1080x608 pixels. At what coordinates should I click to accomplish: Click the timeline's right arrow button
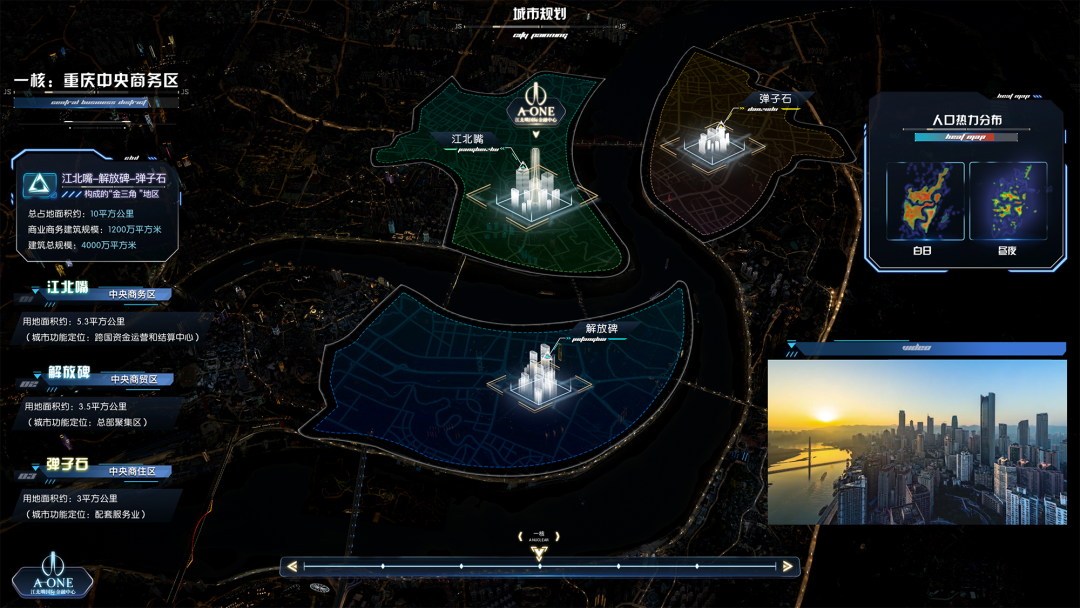(788, 567)
